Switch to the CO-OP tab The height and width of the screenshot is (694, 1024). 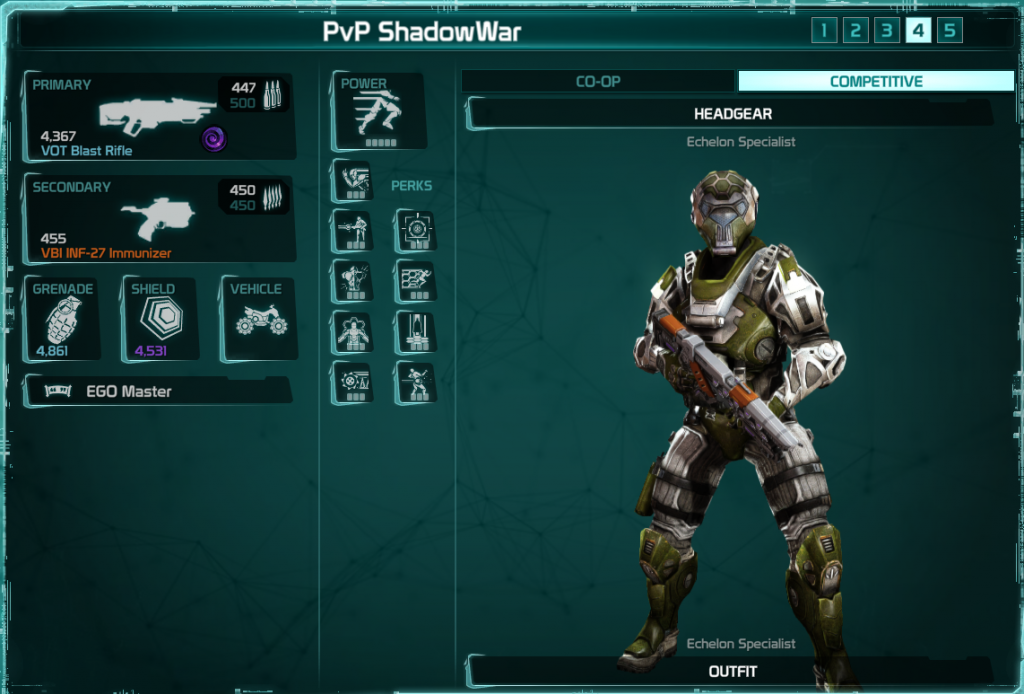[x=598, y=82]
